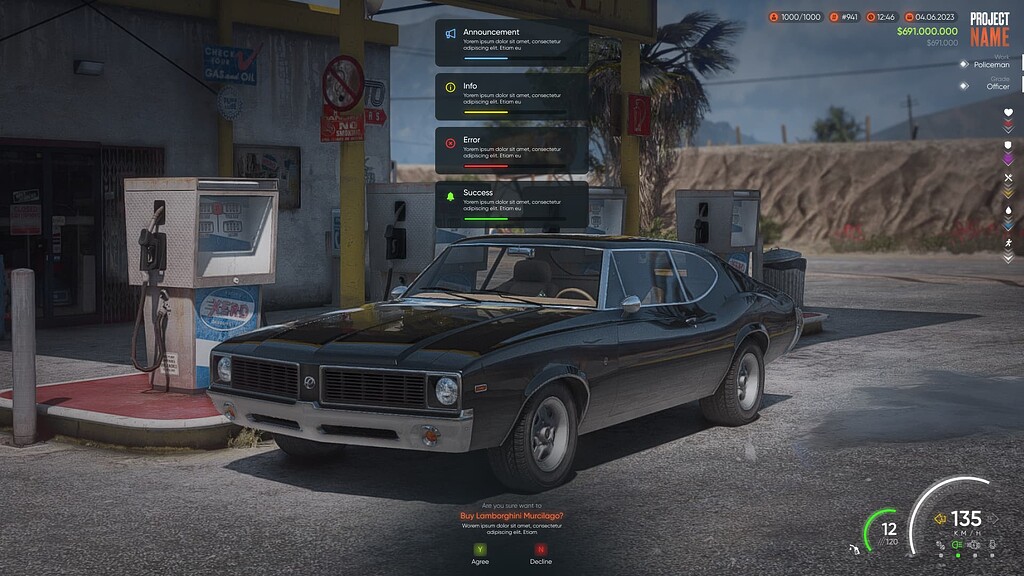Choose Decline on the purchase prompt
Screen dimensions: 1024x576
pos(541,549)
